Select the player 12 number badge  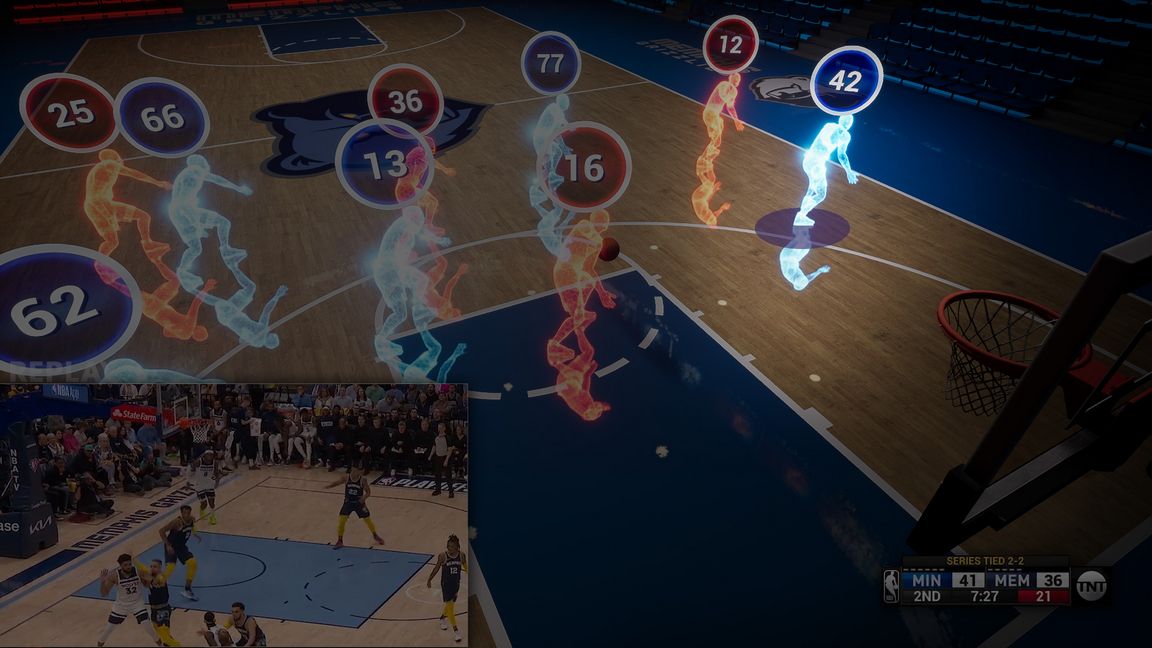point(730,45)
